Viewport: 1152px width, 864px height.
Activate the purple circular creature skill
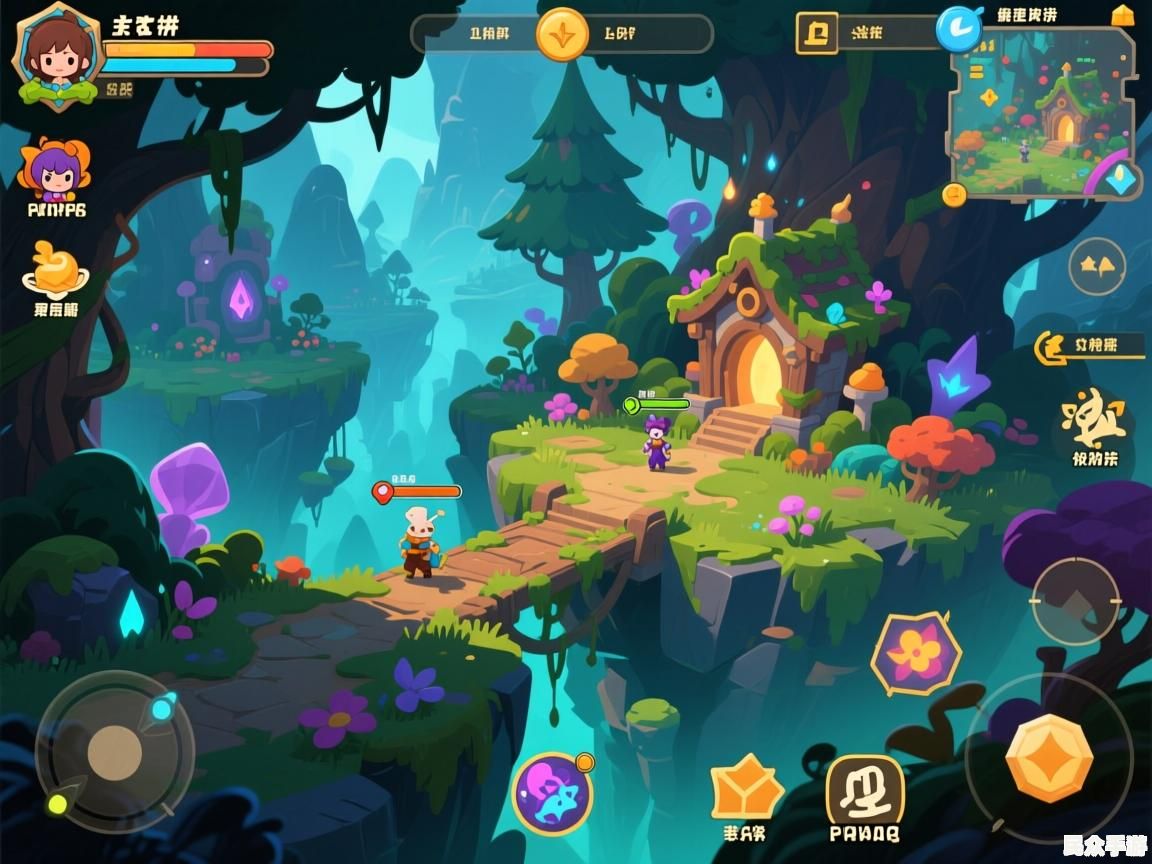coord(553,795)
